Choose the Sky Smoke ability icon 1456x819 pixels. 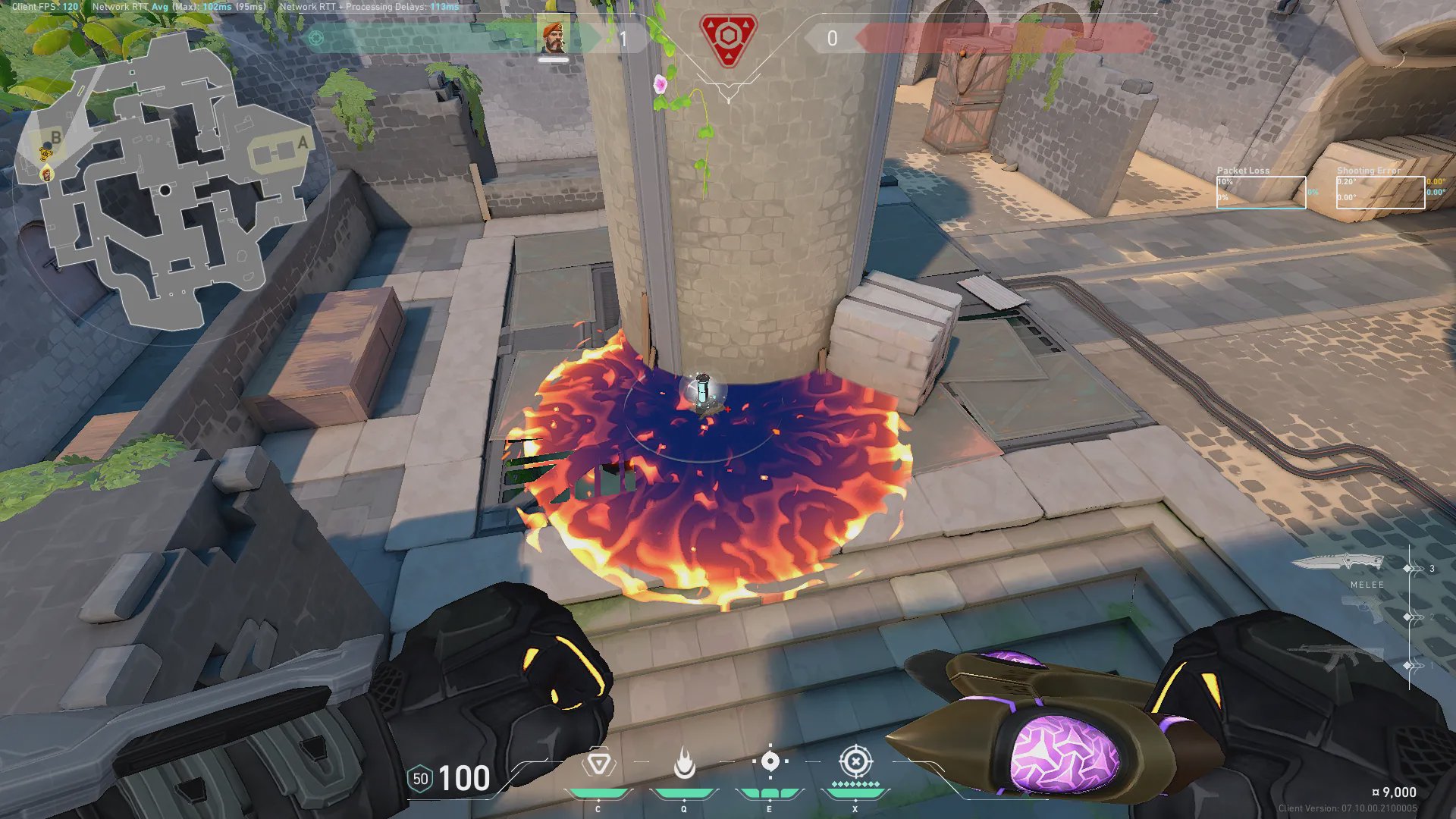tap(770, 762)
